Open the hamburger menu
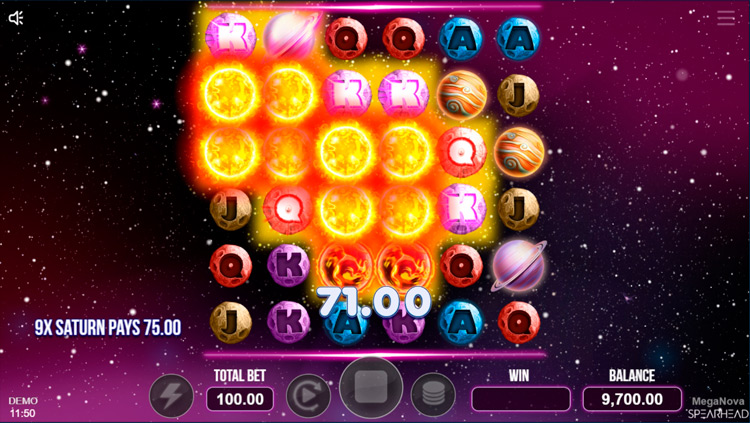Screen dimensions: 750x423 click(725, 18)
